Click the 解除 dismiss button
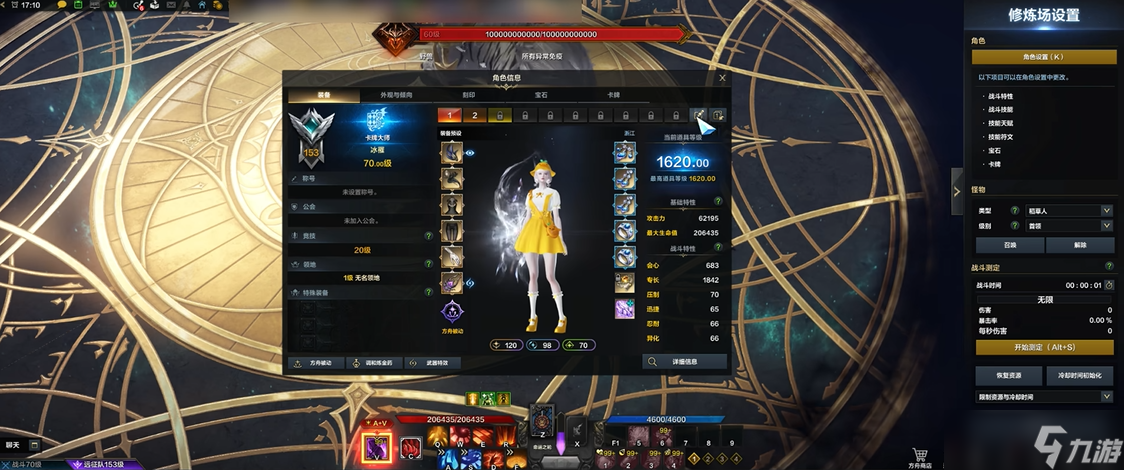This screenshot has width=1124, height=470. click(x=1079, y=245)
